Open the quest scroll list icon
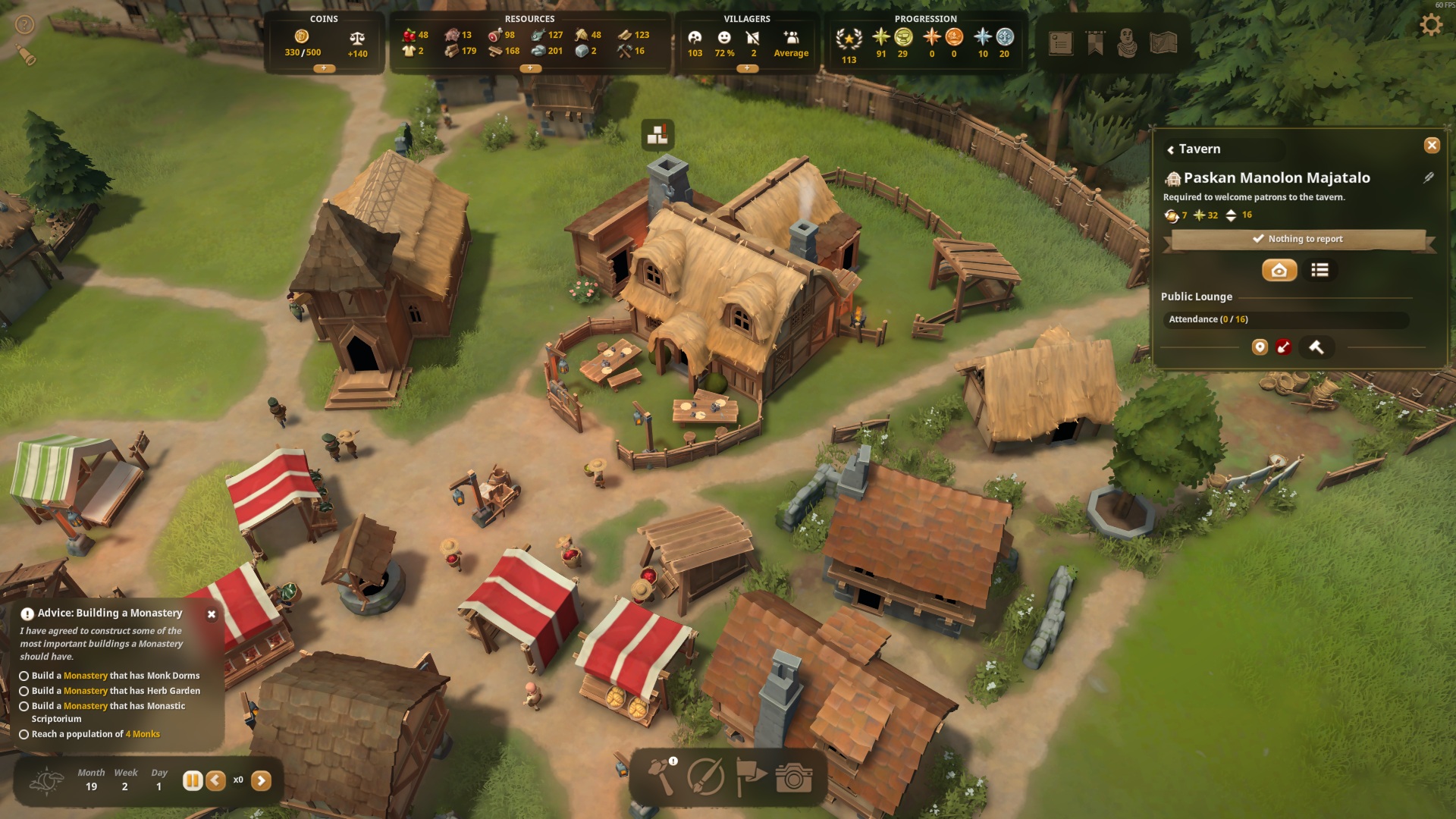1456x819 pixels. (x=1060, y=43)
